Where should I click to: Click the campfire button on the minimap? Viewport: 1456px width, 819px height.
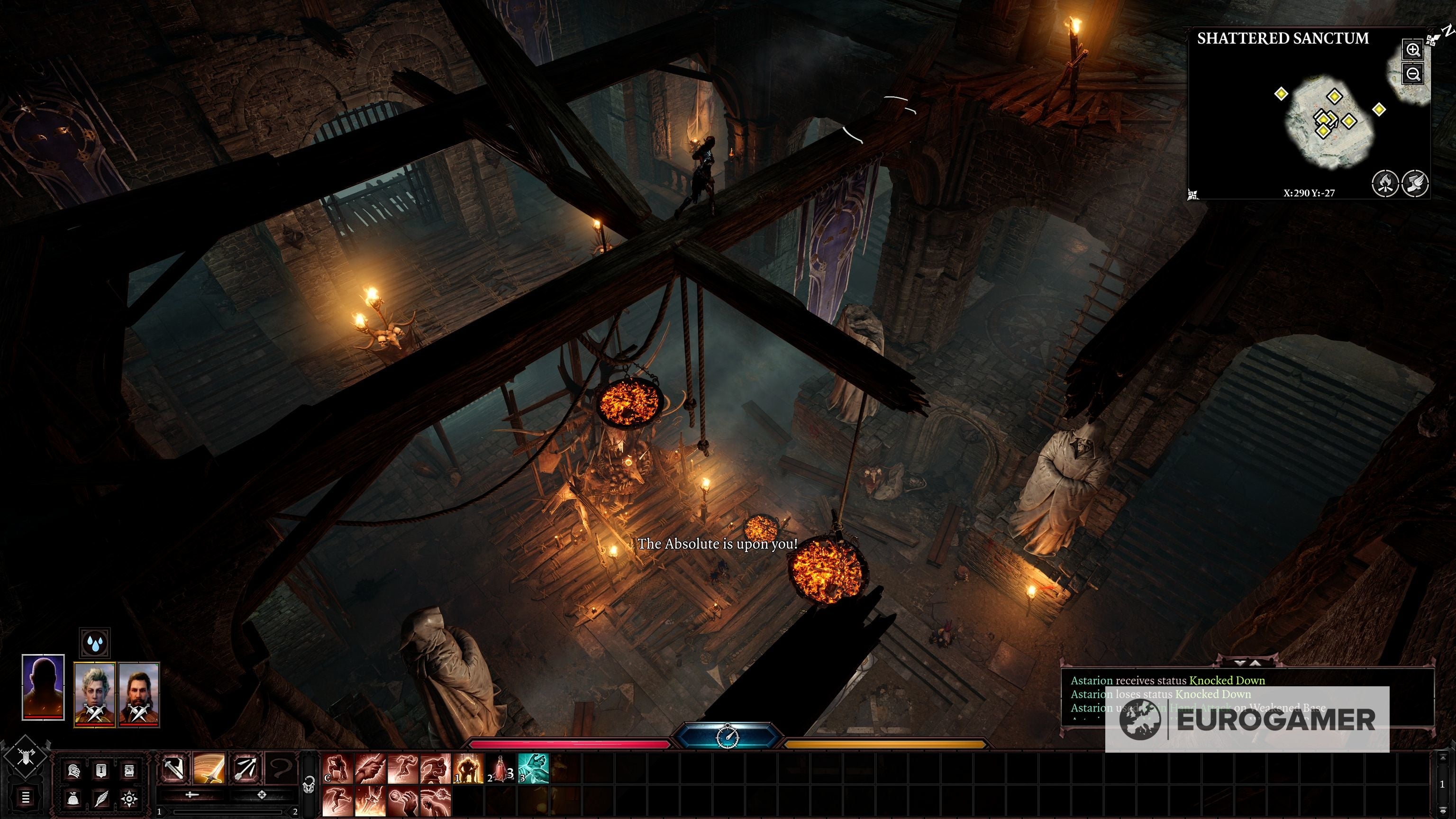pos(1385,183)
